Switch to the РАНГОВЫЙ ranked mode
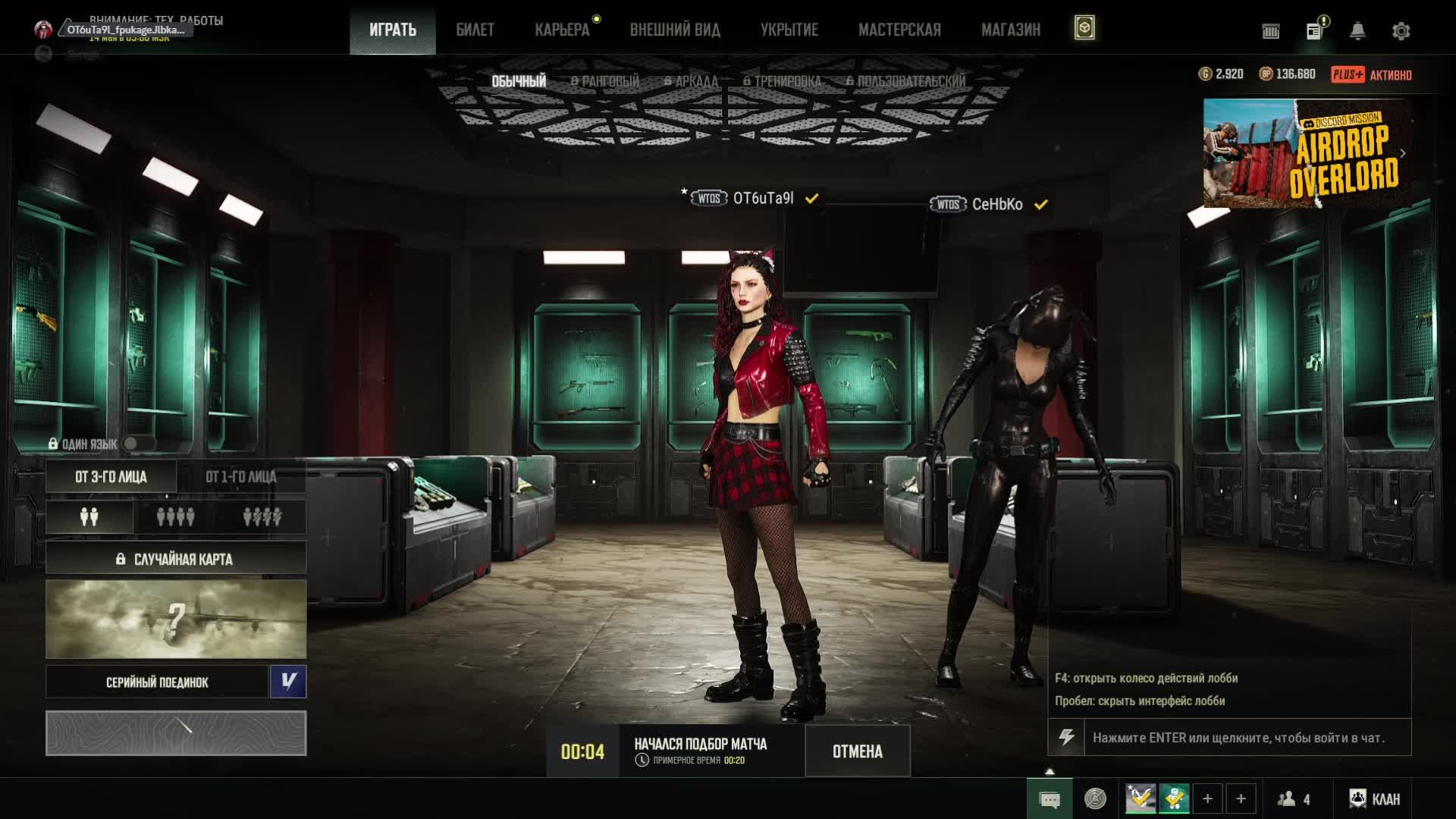1456x819 pixels. click(x=605, y=81)
